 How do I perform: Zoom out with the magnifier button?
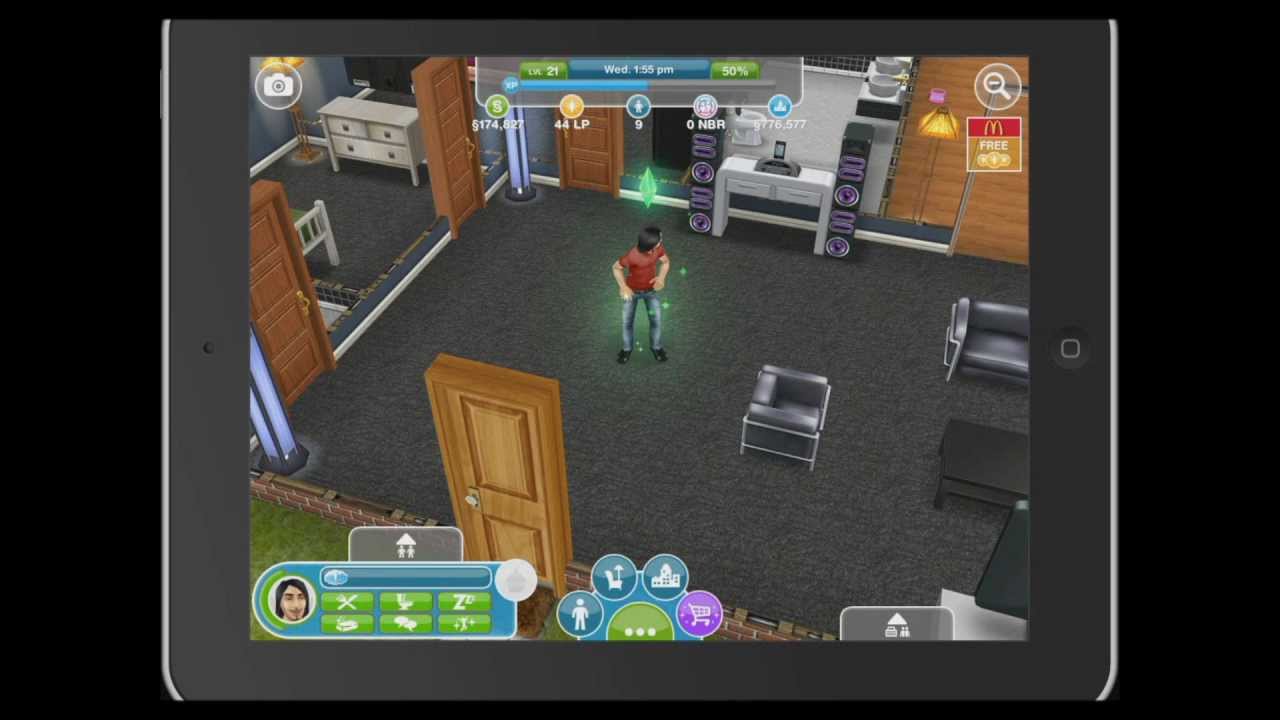997,86
